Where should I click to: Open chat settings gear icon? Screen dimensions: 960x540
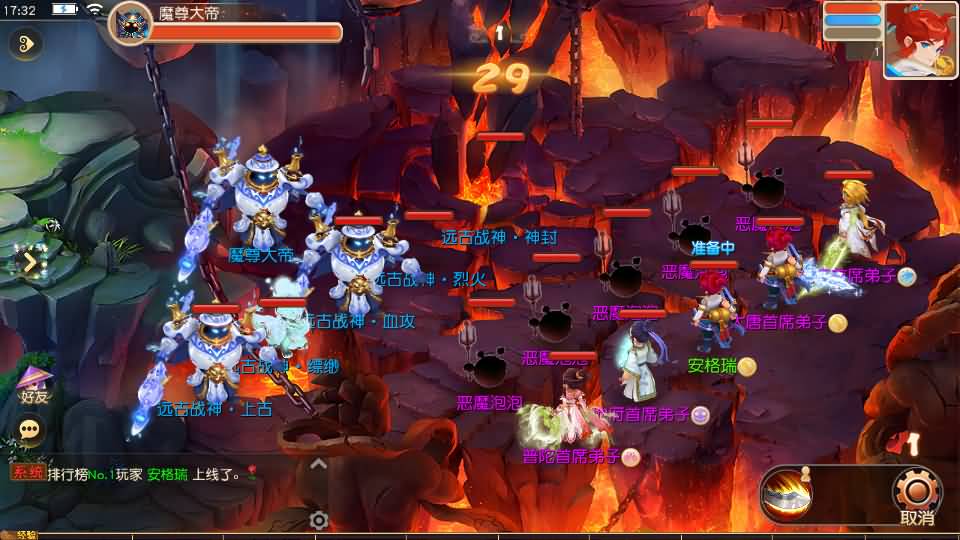coord(319,520)
